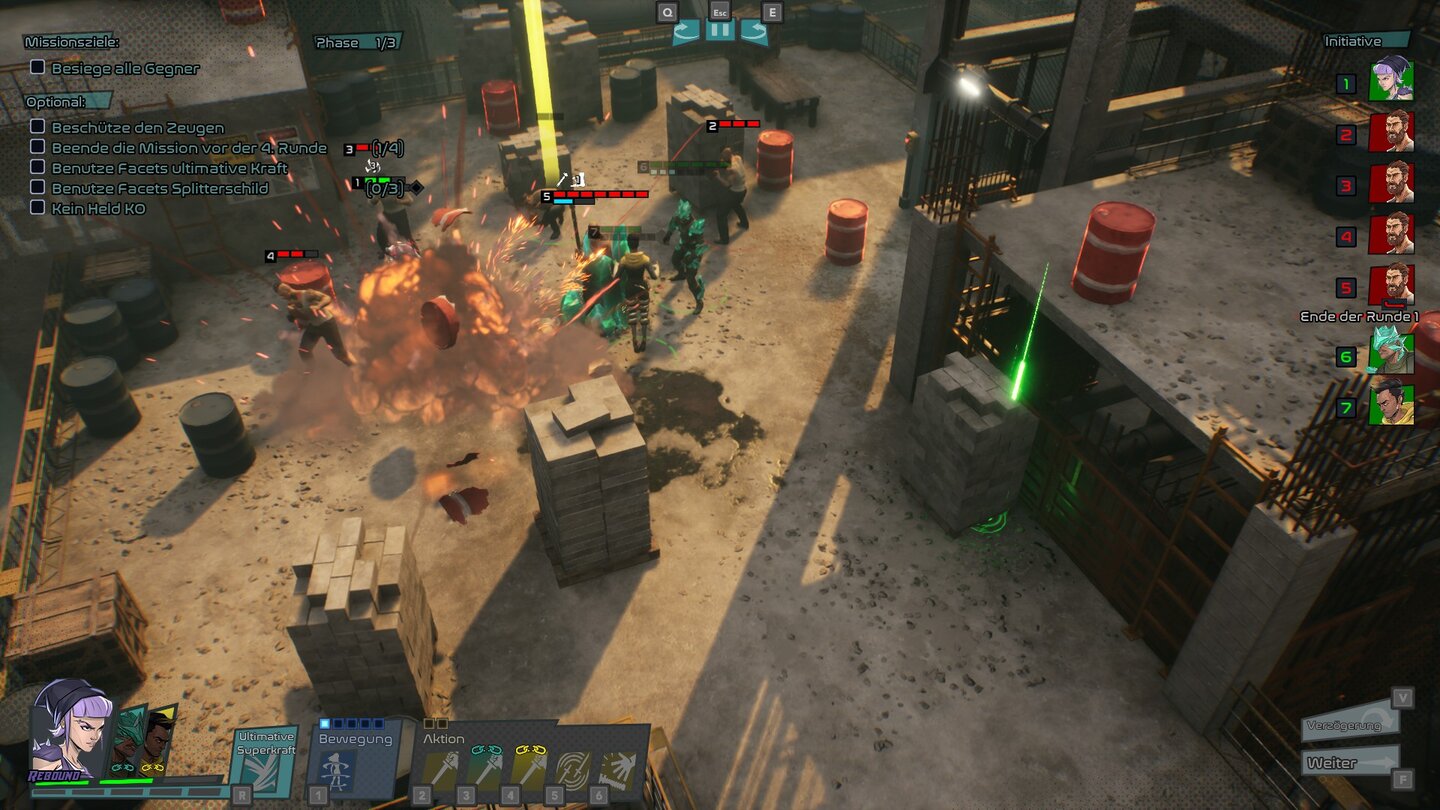The height and width of the screenshot is (810, 1440).
Task: Select Rebound's large portrait
Action: (x=68, y=730)
